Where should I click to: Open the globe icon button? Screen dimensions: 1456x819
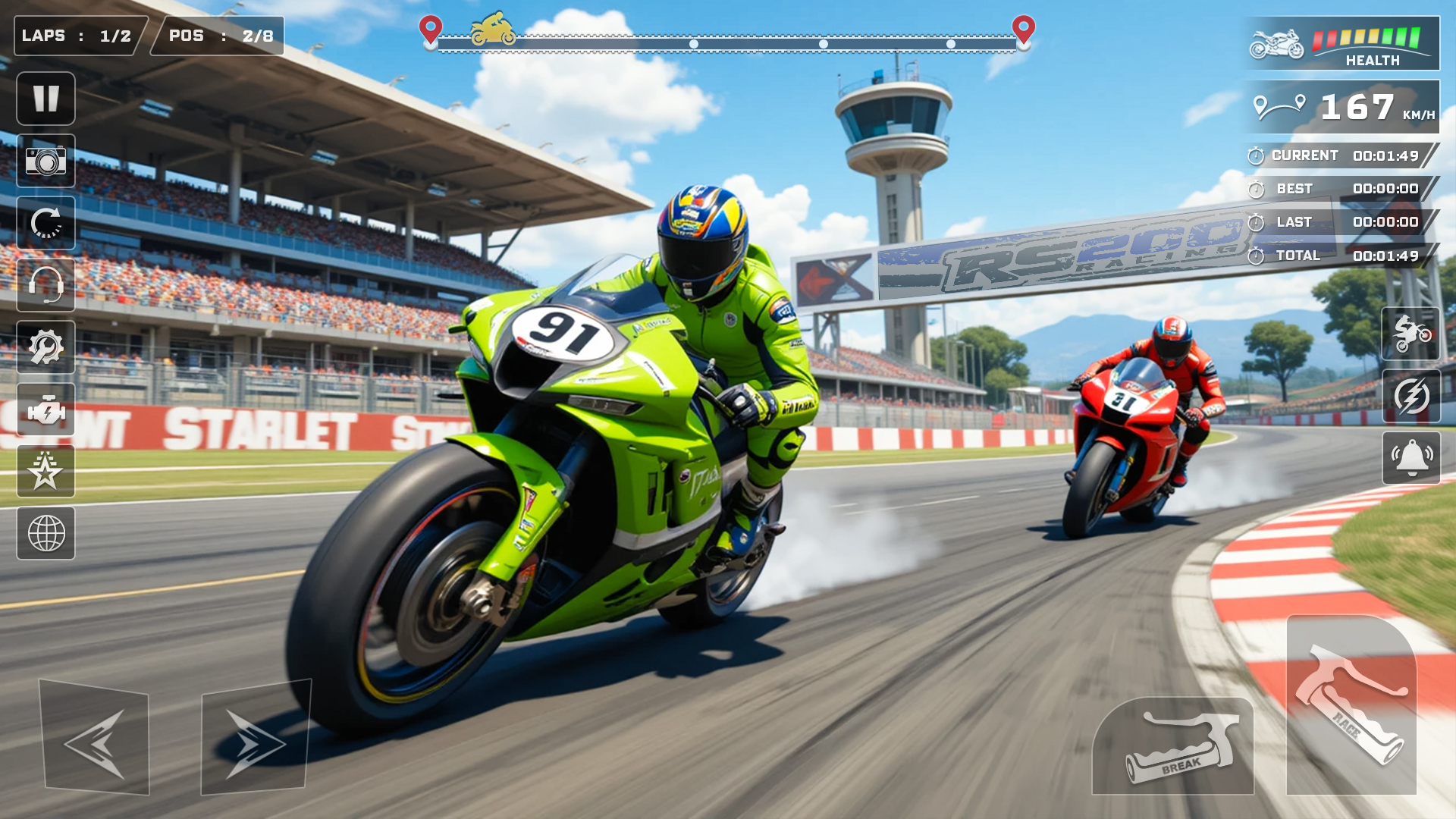(x=45, y=534)
